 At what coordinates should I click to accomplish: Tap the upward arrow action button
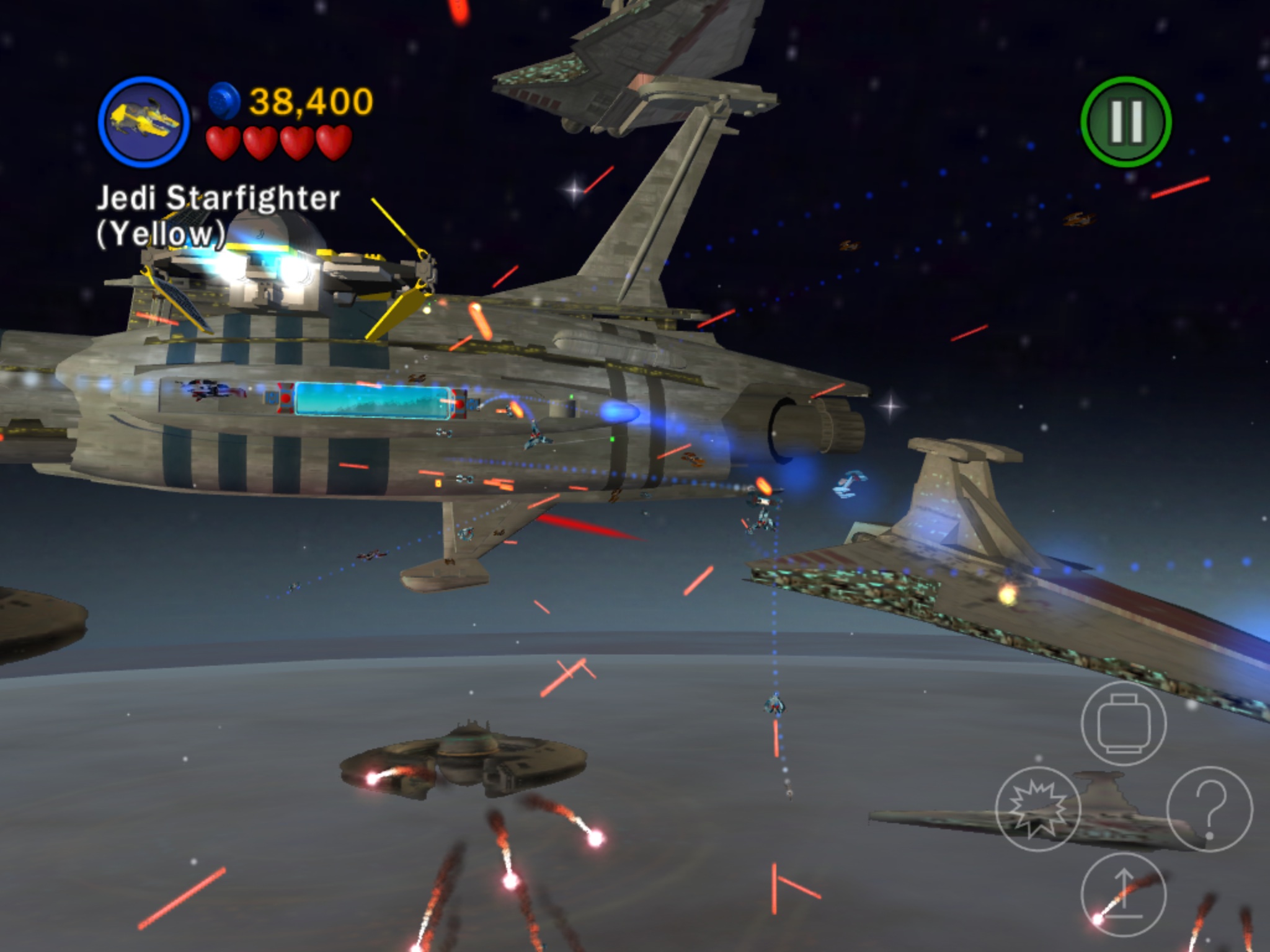(1124, 894)
